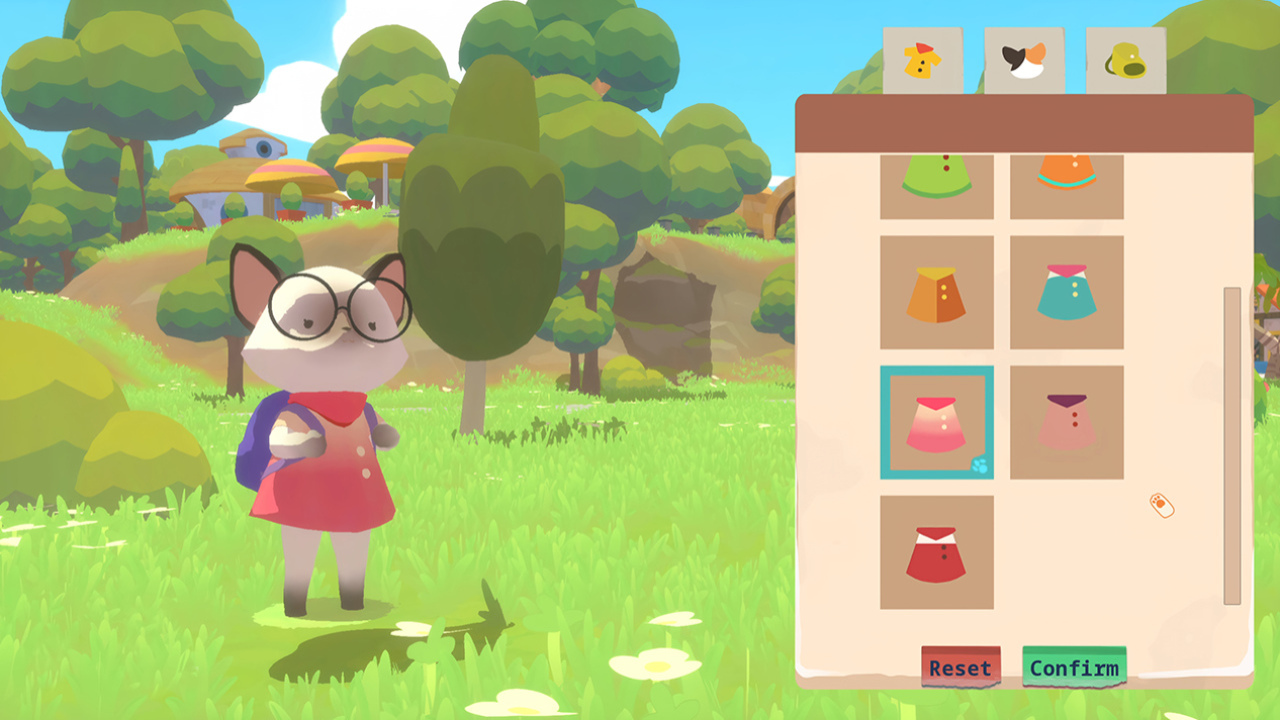Select the equipped pink gradient dress

(x=937, y=420)
